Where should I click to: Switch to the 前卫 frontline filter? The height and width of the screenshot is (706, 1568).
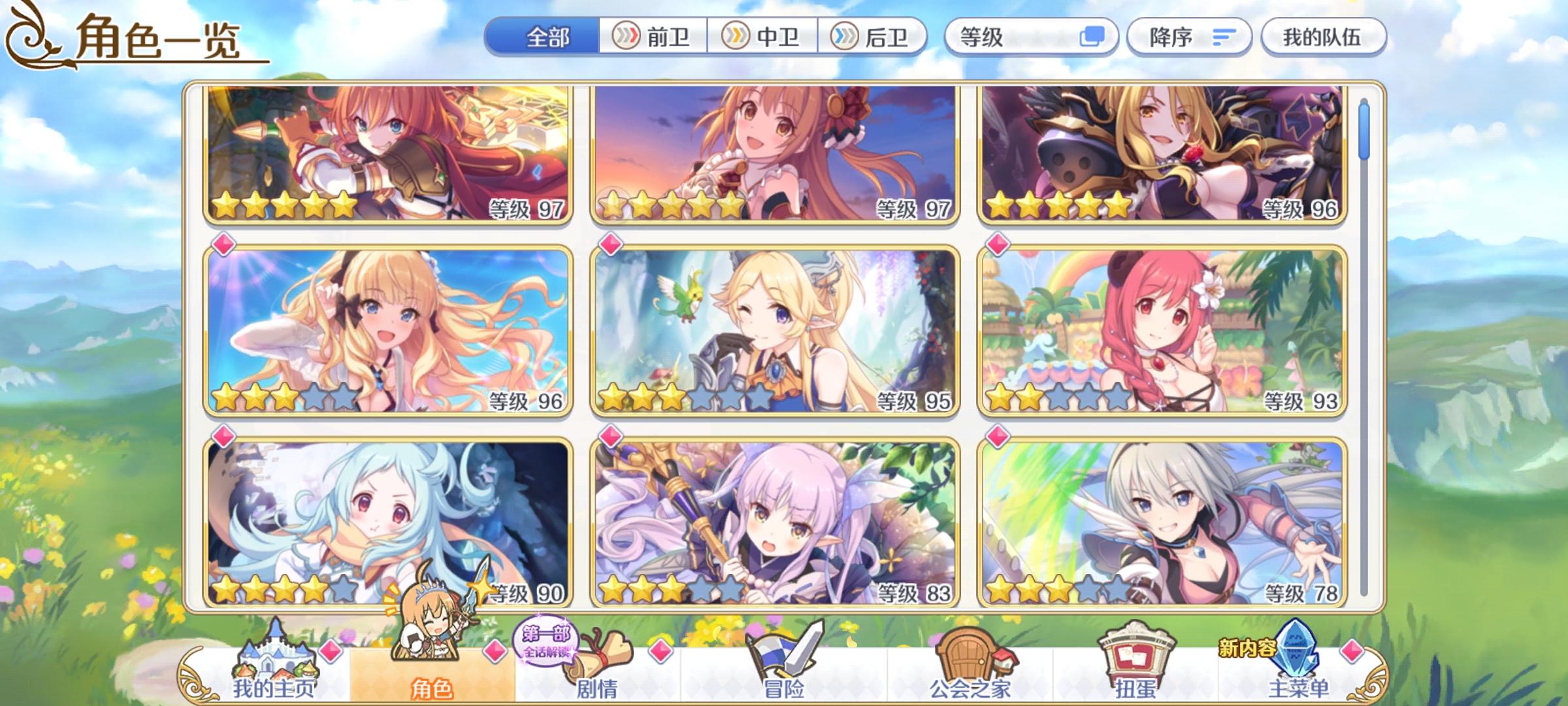[x=653, y=37]
